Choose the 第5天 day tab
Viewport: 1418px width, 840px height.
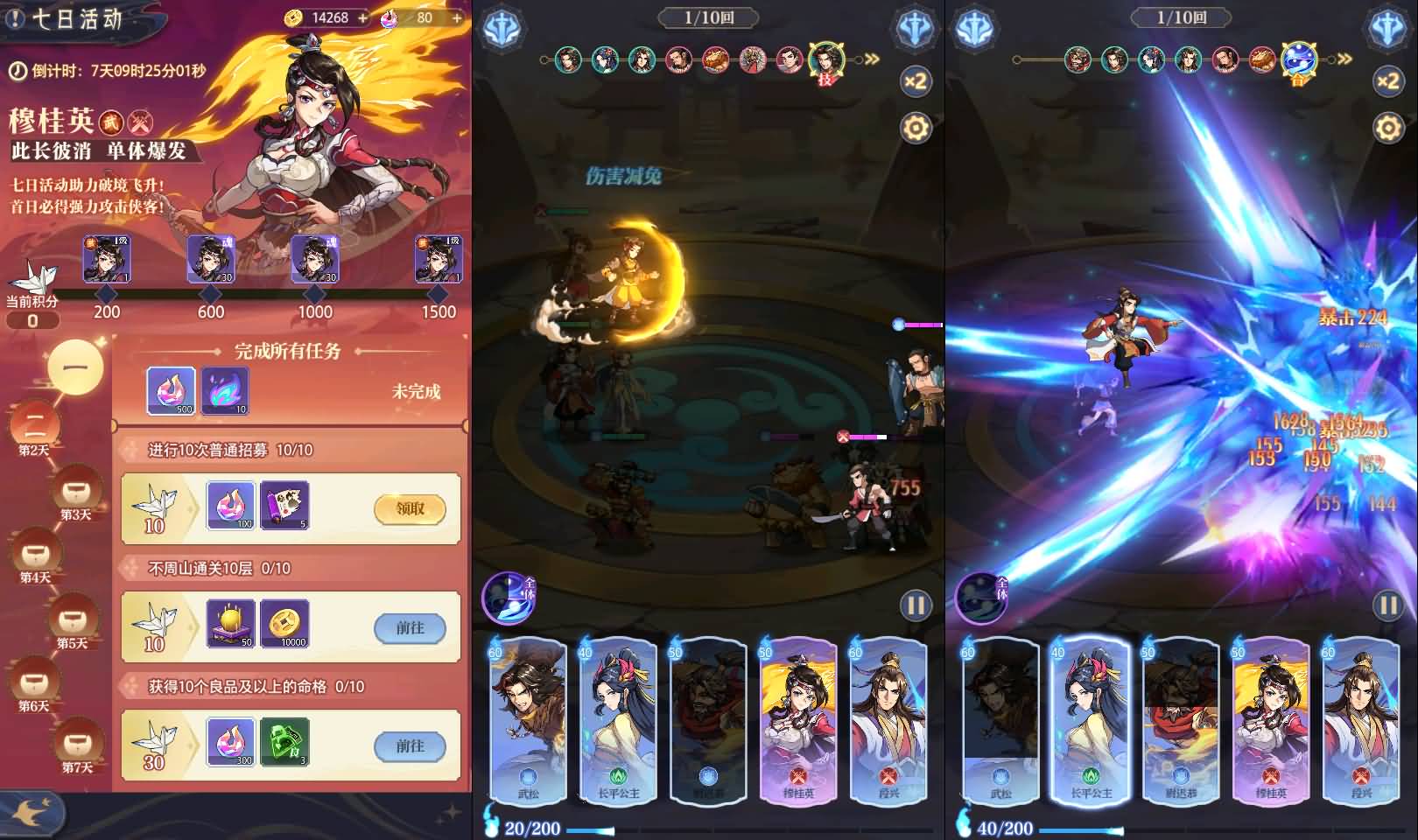(x=73, y=621)
